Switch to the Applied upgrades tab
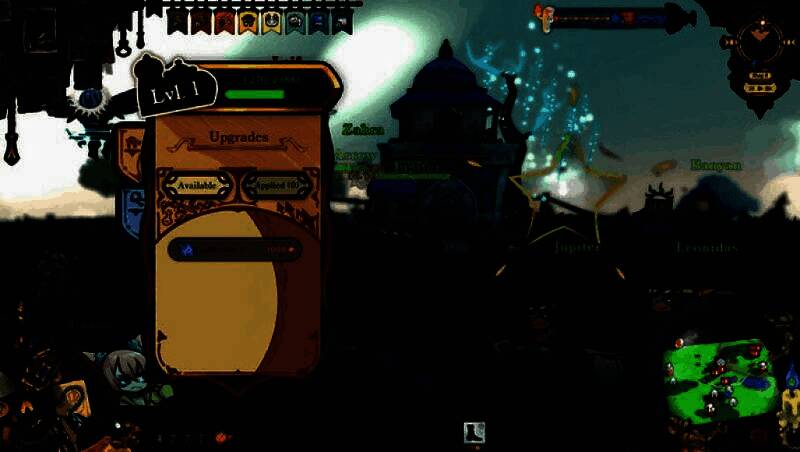Screen dimensions: 800x452 277,185
